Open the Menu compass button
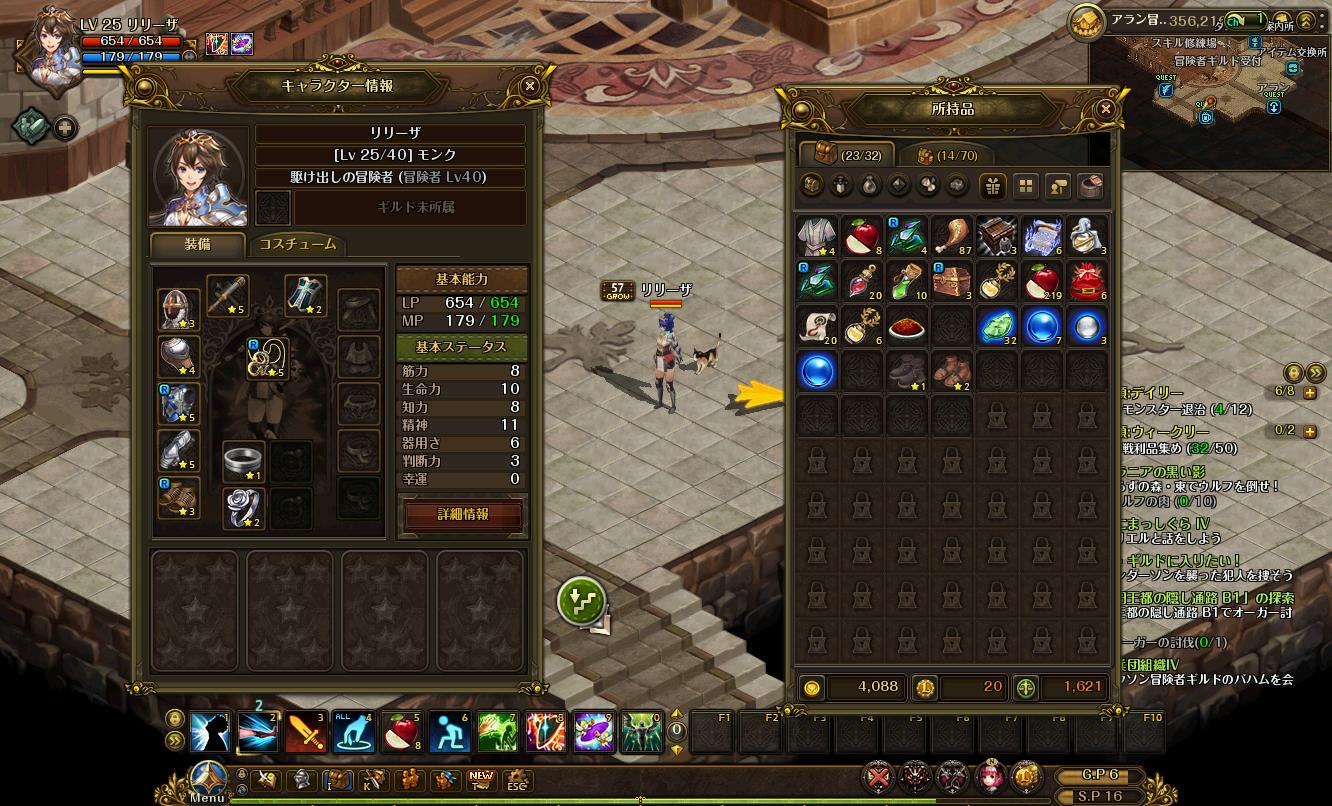This screenshot has width=1332, height=806. [207, 781]
